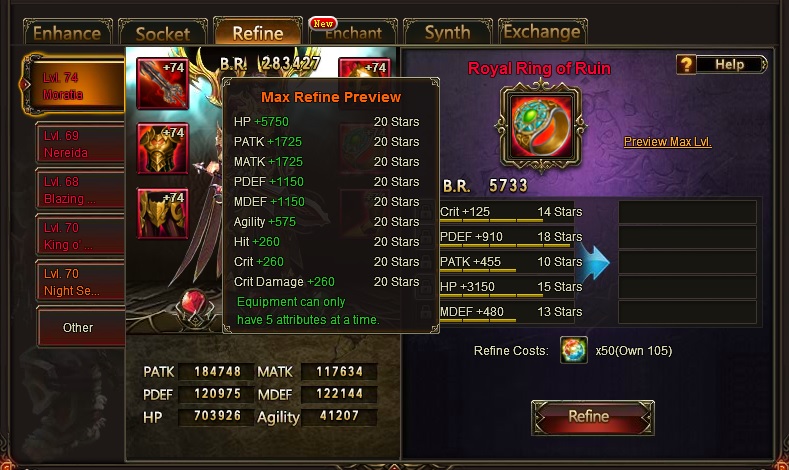Click the big Refine button
The height and width of the screenshot is (470, 789).
(592, 417)
